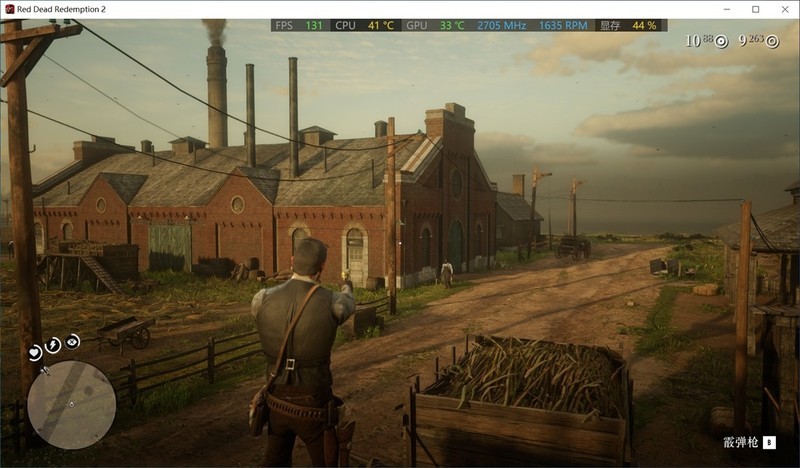Close the Red Dead Redemption 2 window
Viewport: 800px width, 468px height.
pyautogui.click(x=783, y=9)
